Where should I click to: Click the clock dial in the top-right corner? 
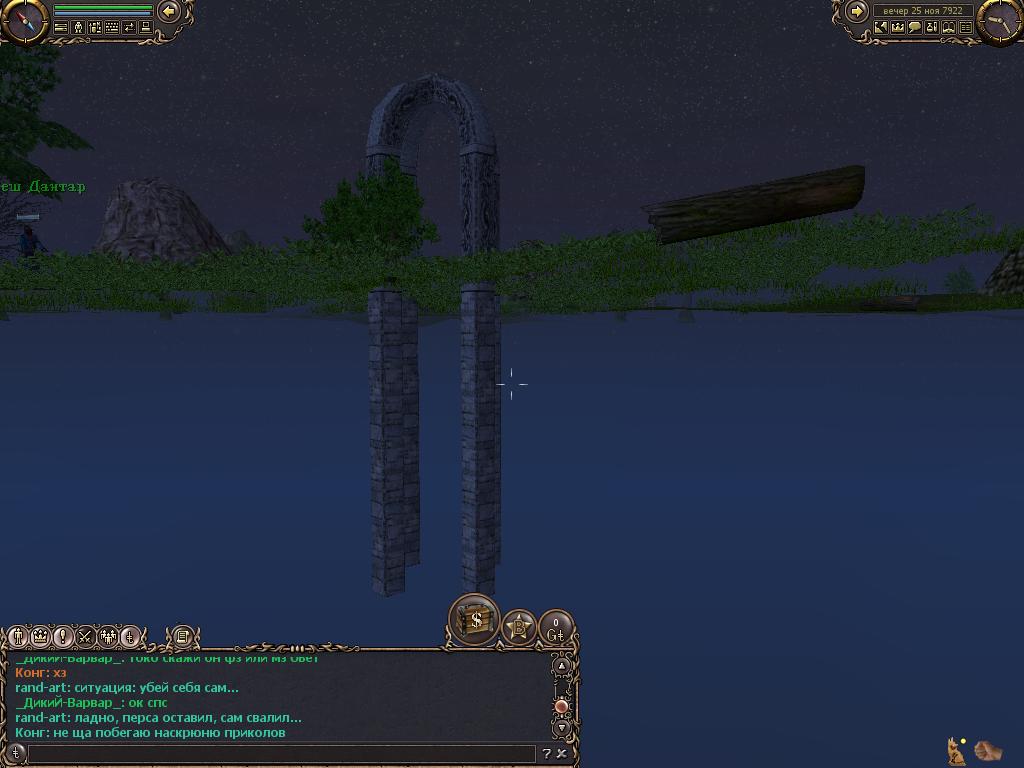click(999, 20)
